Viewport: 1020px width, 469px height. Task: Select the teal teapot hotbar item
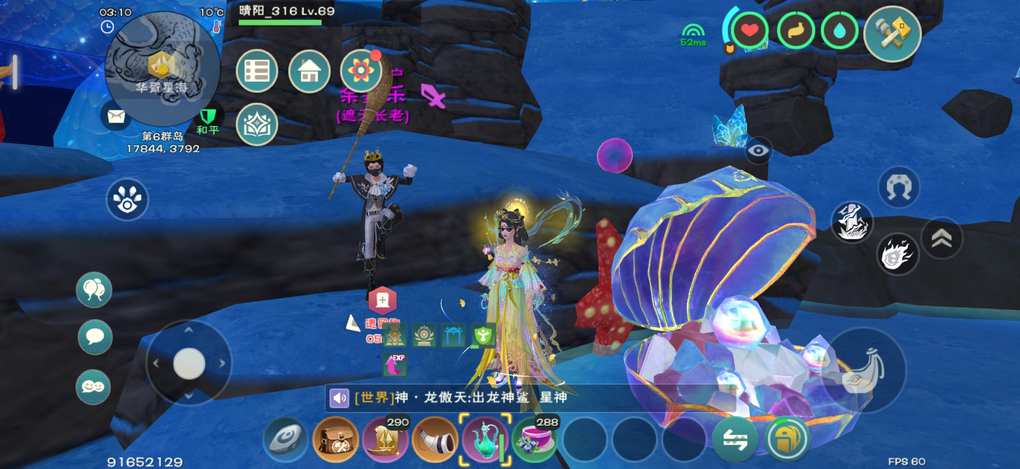pos(485,440)
